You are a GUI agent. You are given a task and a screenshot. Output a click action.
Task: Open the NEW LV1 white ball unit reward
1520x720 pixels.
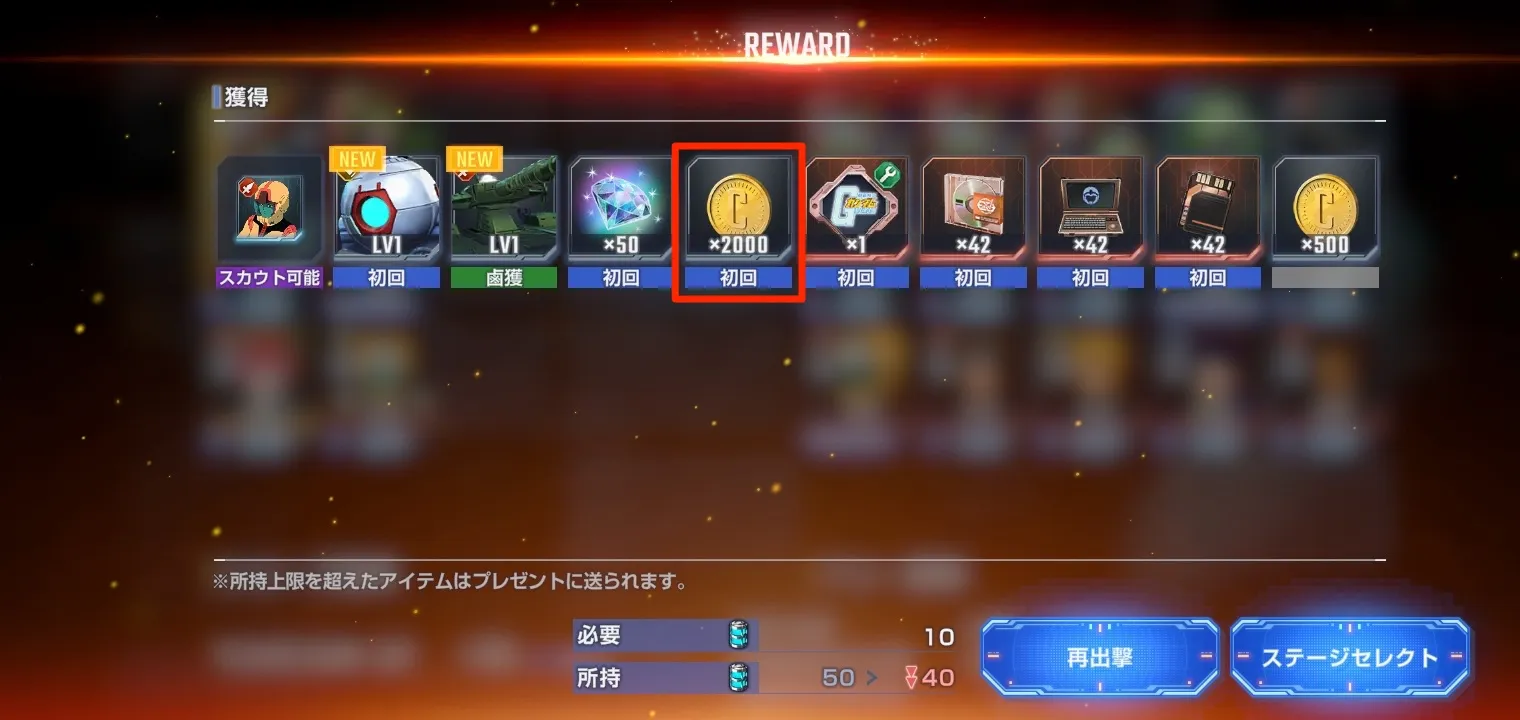[x=385, y=210]
